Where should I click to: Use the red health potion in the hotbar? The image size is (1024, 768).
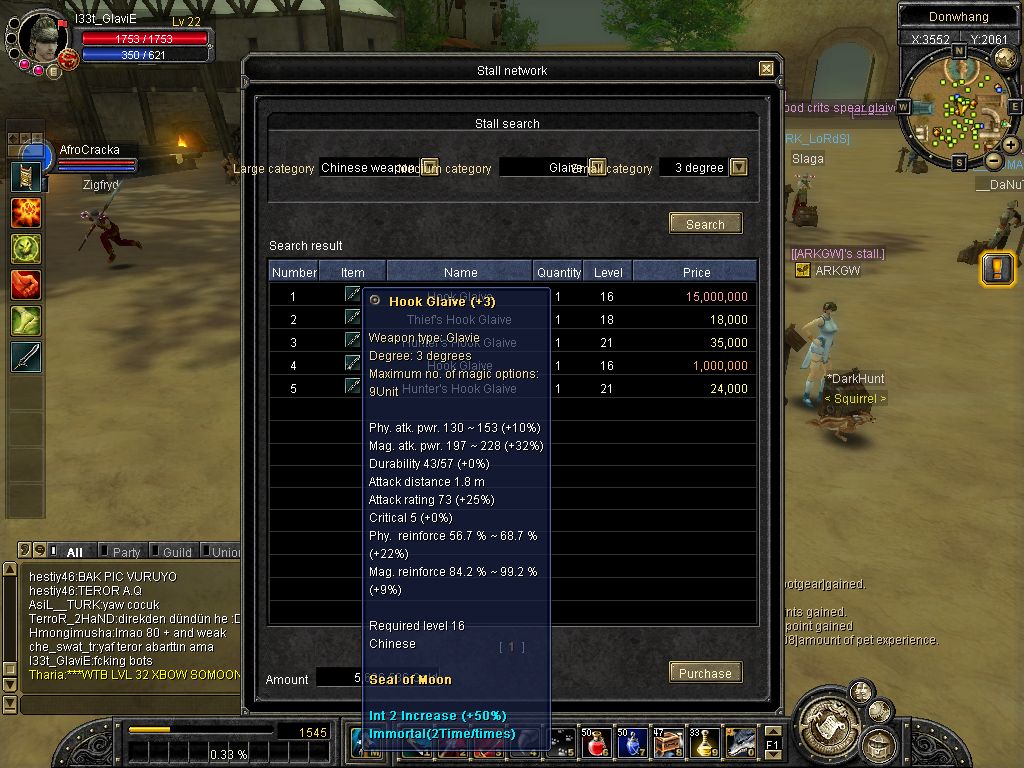(597, 743)
